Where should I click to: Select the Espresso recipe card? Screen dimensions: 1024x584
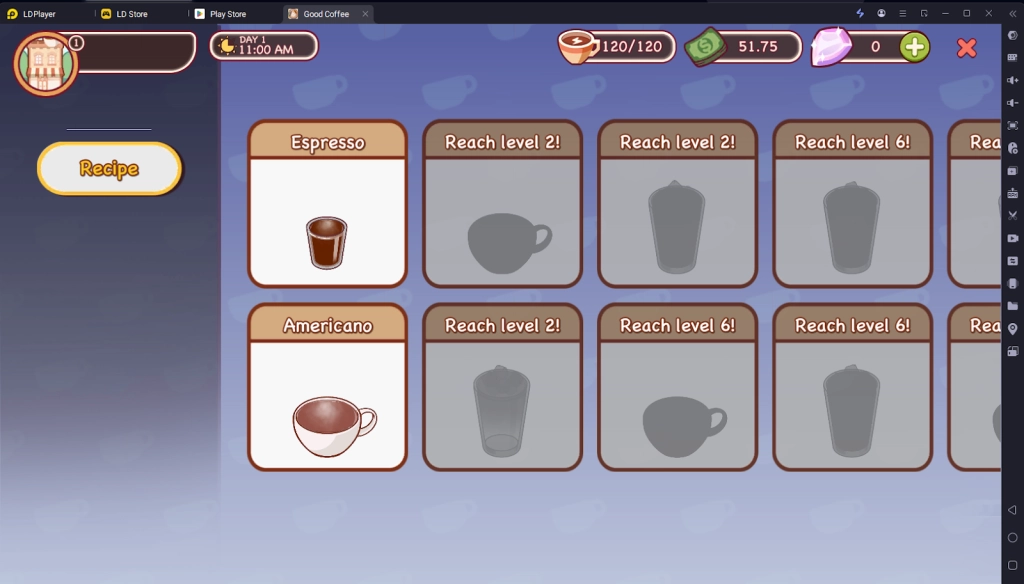327,204
